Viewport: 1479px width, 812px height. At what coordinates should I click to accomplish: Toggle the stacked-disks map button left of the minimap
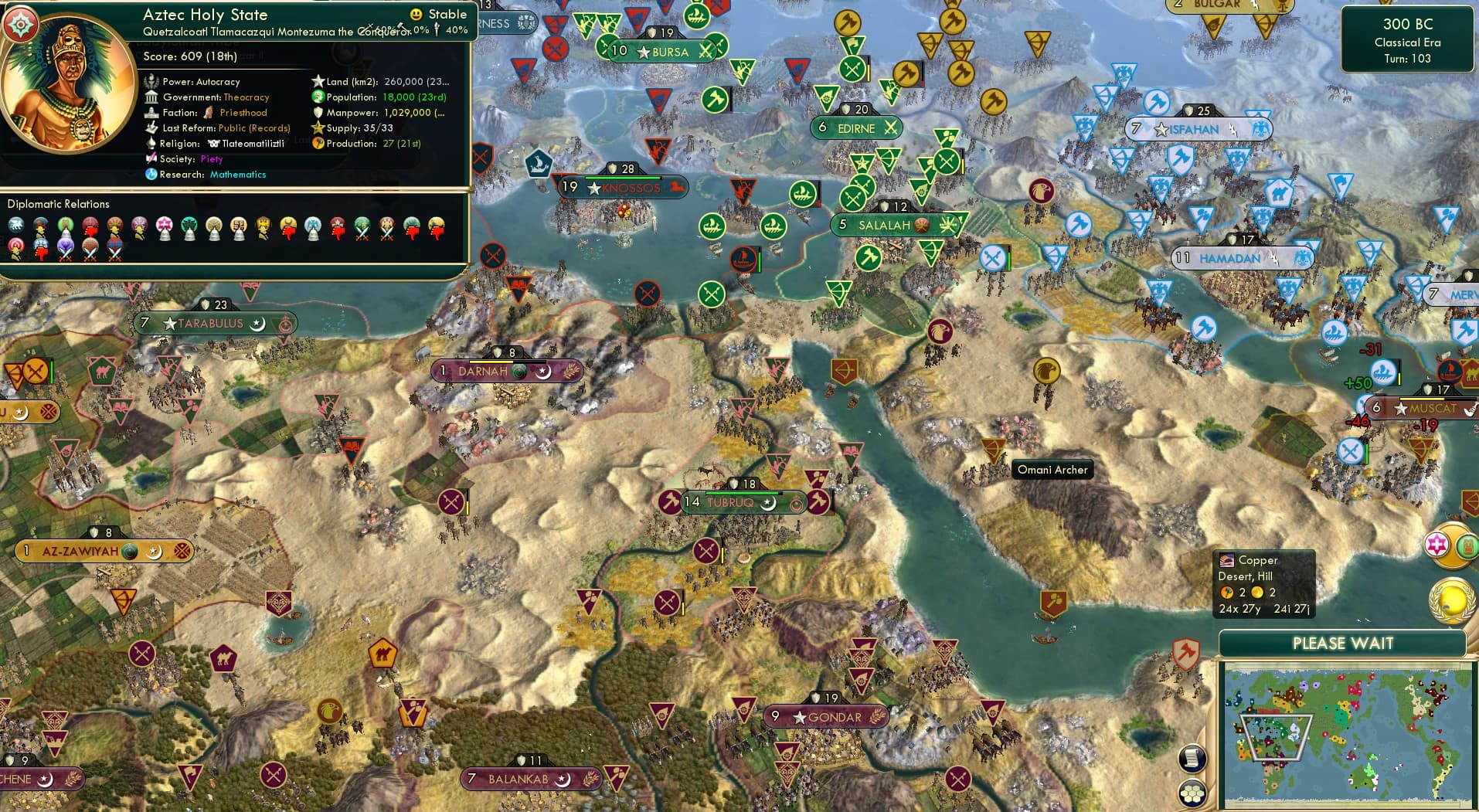tap(1193, 759)
